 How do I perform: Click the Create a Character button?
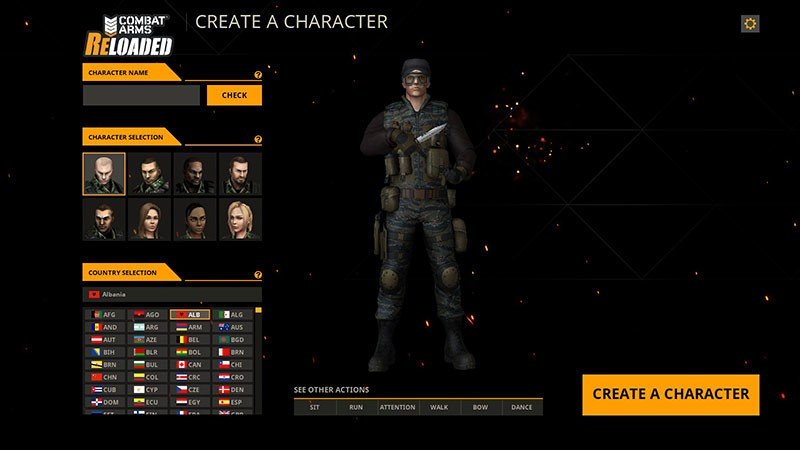[x=670, y=394]
